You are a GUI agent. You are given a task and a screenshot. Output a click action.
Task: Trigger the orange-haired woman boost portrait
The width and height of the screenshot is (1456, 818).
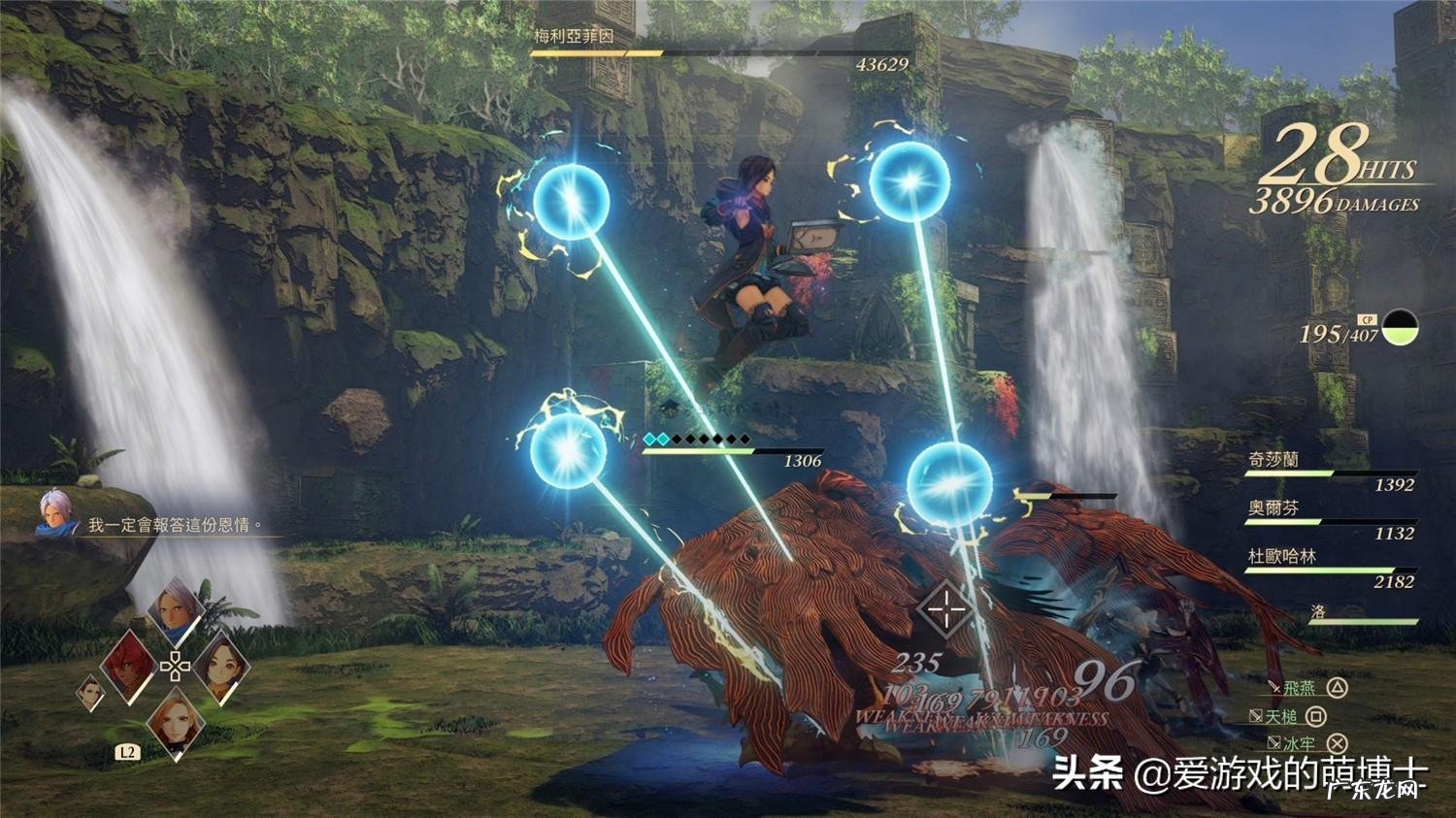click(176, 722)
